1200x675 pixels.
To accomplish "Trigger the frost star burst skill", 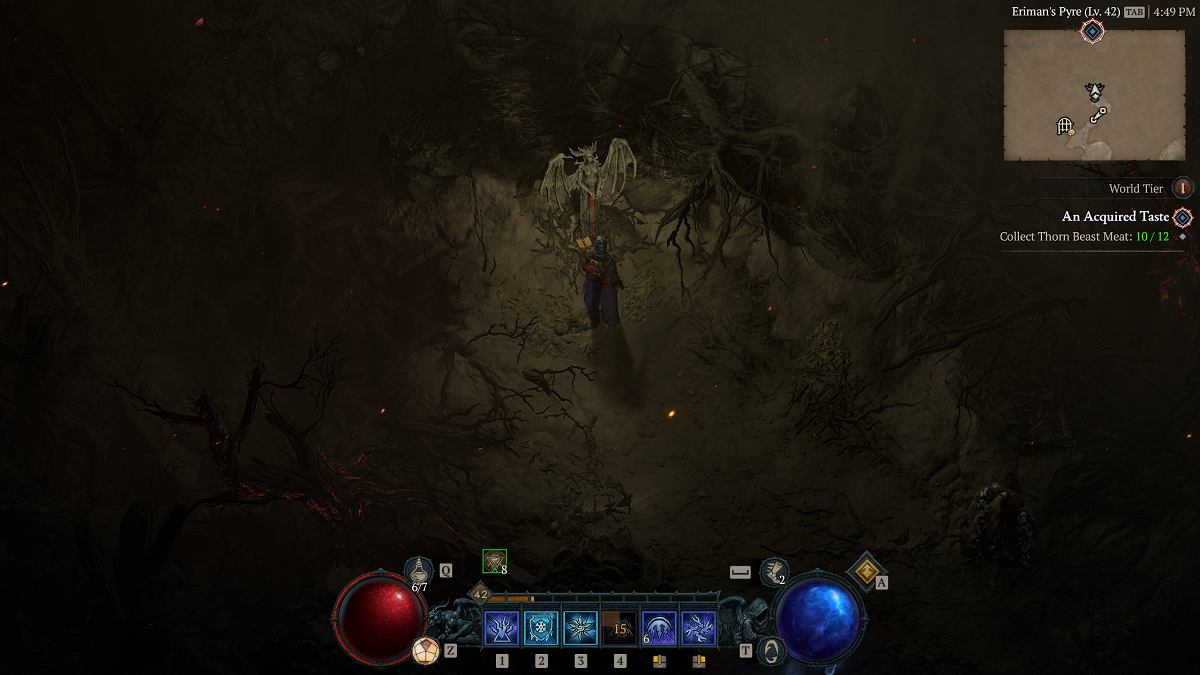I will 580,629.
